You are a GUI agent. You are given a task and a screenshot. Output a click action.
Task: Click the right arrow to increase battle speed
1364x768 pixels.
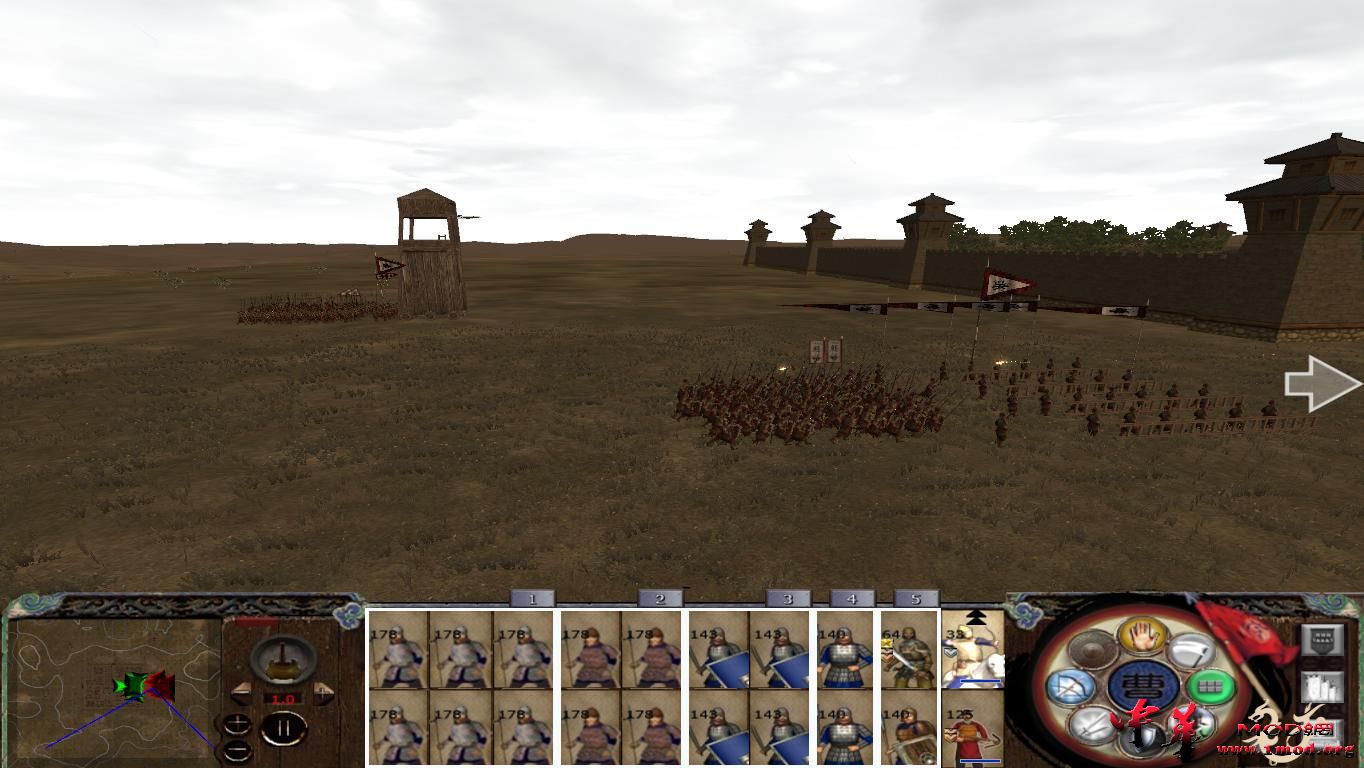point(324,694)
